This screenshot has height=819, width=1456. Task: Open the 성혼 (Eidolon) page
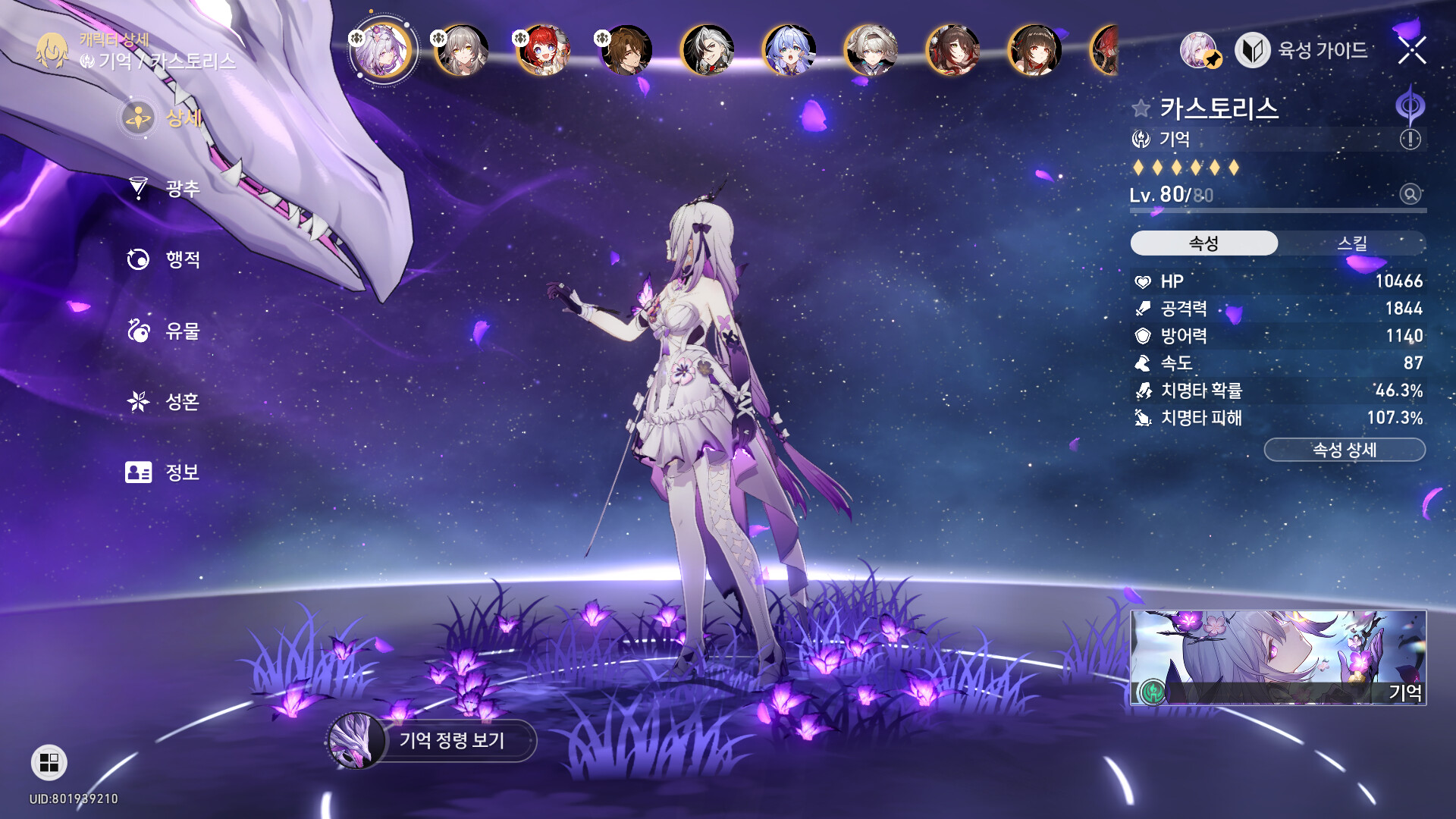pyautogui.click(x=181, y=401)
